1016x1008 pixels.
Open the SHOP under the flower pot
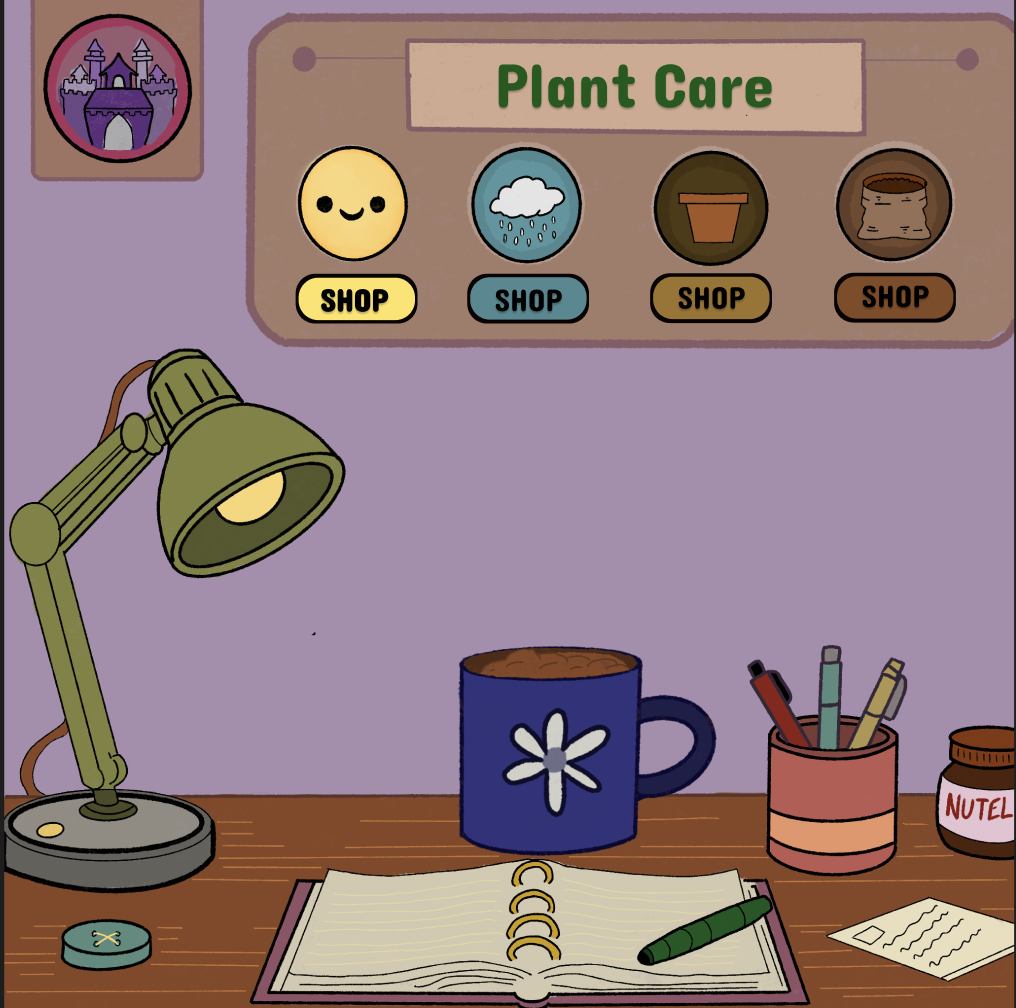pyautogui.click(x=711, y=298)
